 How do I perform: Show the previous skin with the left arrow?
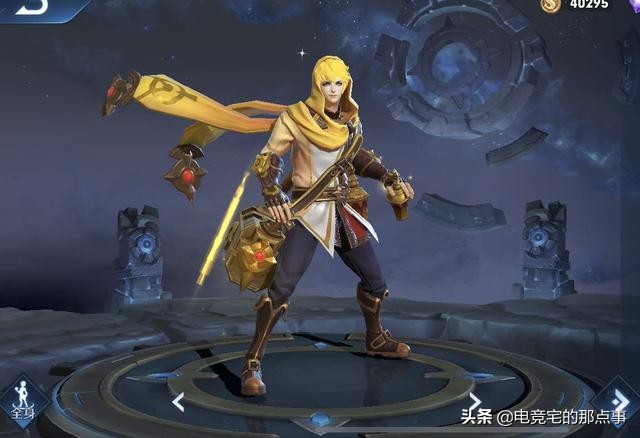click(178, 402)
